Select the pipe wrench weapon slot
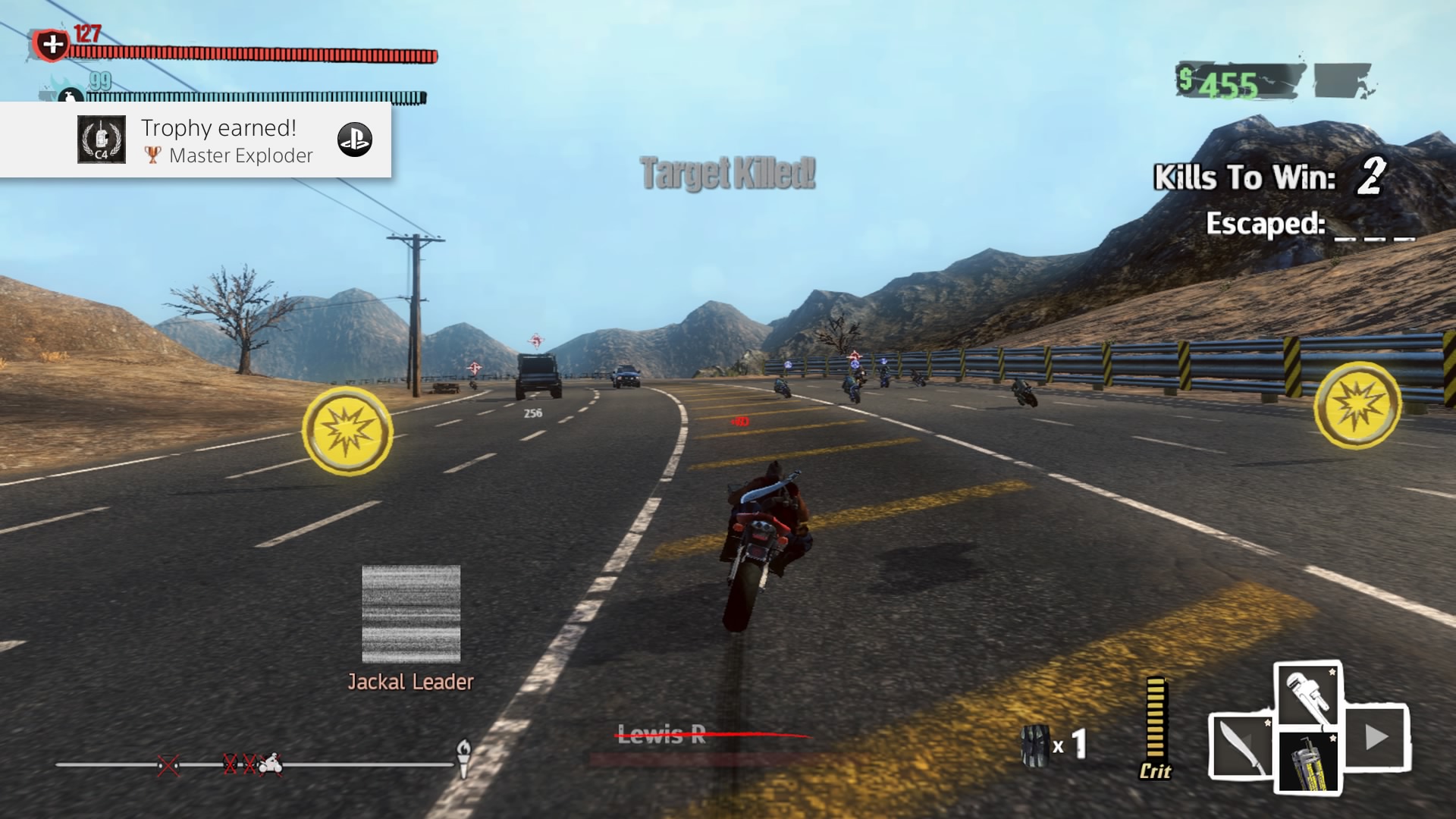Image resolution: width=1456 pixels, height=819 pixels. pos(1307,694)
